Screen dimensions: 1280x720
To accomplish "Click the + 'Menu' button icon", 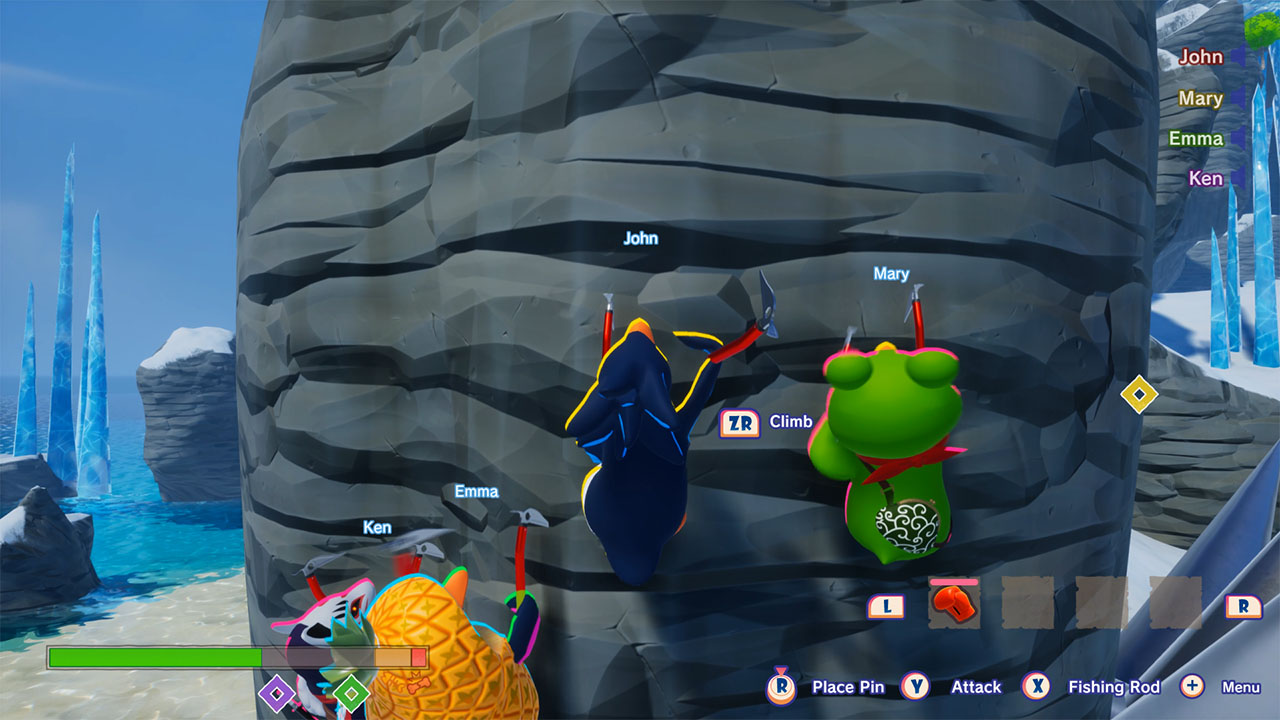I will tap(1191, 687).
